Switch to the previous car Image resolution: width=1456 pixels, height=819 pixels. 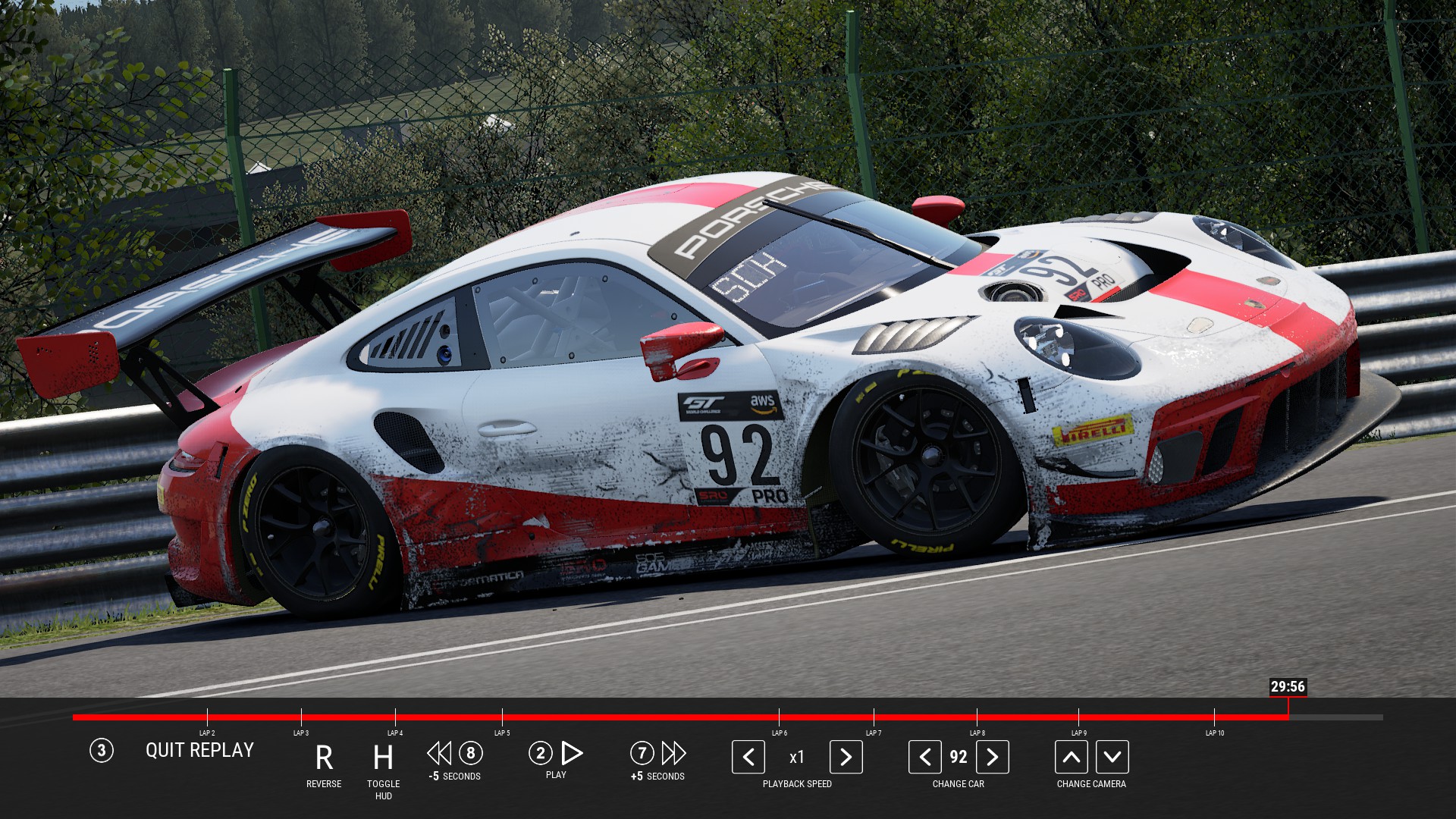coord(924,757)
